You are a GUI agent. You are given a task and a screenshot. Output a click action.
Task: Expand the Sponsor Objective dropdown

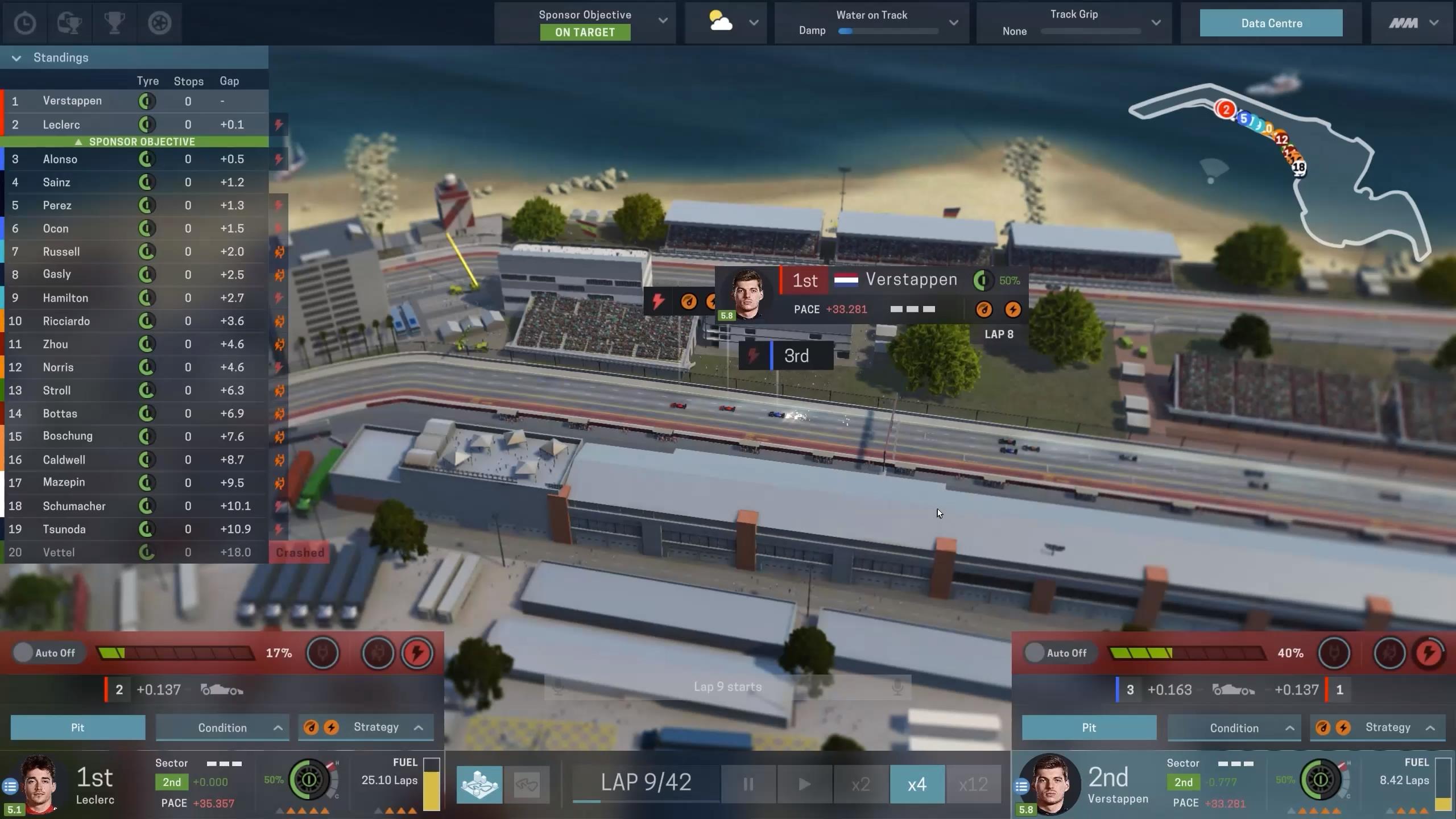[x=663, y=21]
